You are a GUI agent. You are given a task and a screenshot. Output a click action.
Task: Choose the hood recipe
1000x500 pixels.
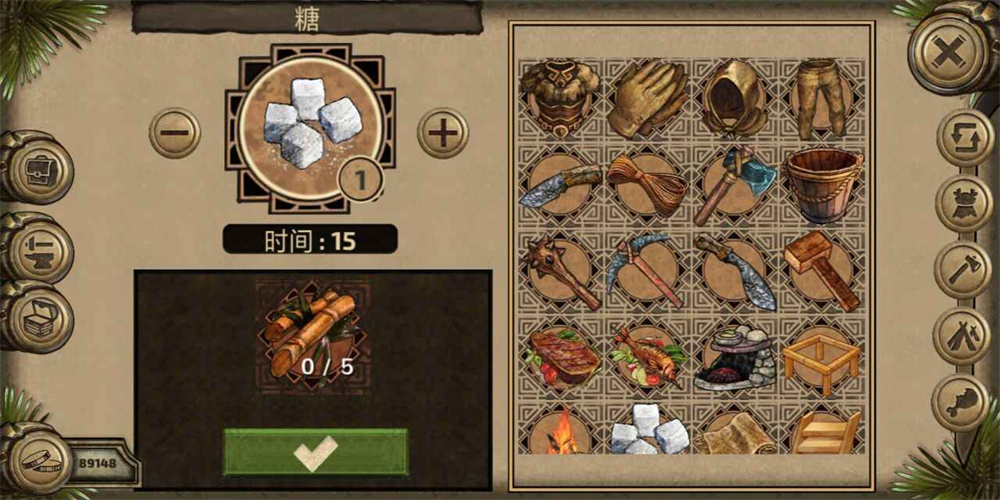(x=735, y=98)
